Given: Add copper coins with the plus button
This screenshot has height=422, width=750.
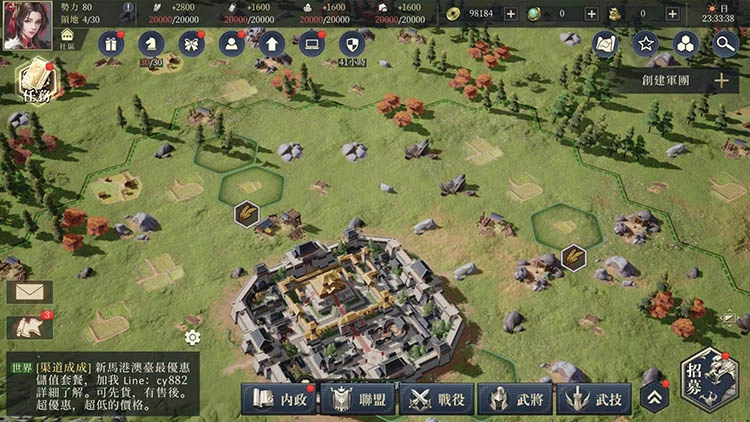Looking at the screenshot, I should pos(511,14).
